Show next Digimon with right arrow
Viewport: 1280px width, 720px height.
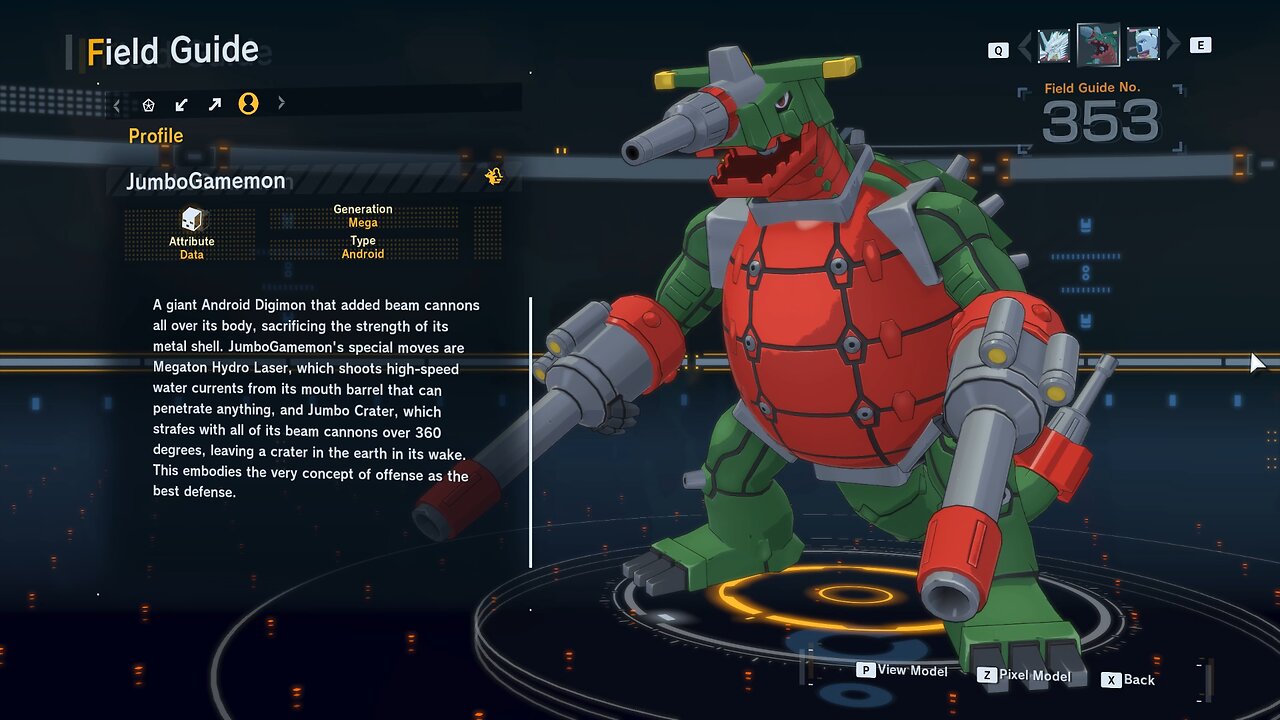click(1173, 45)
